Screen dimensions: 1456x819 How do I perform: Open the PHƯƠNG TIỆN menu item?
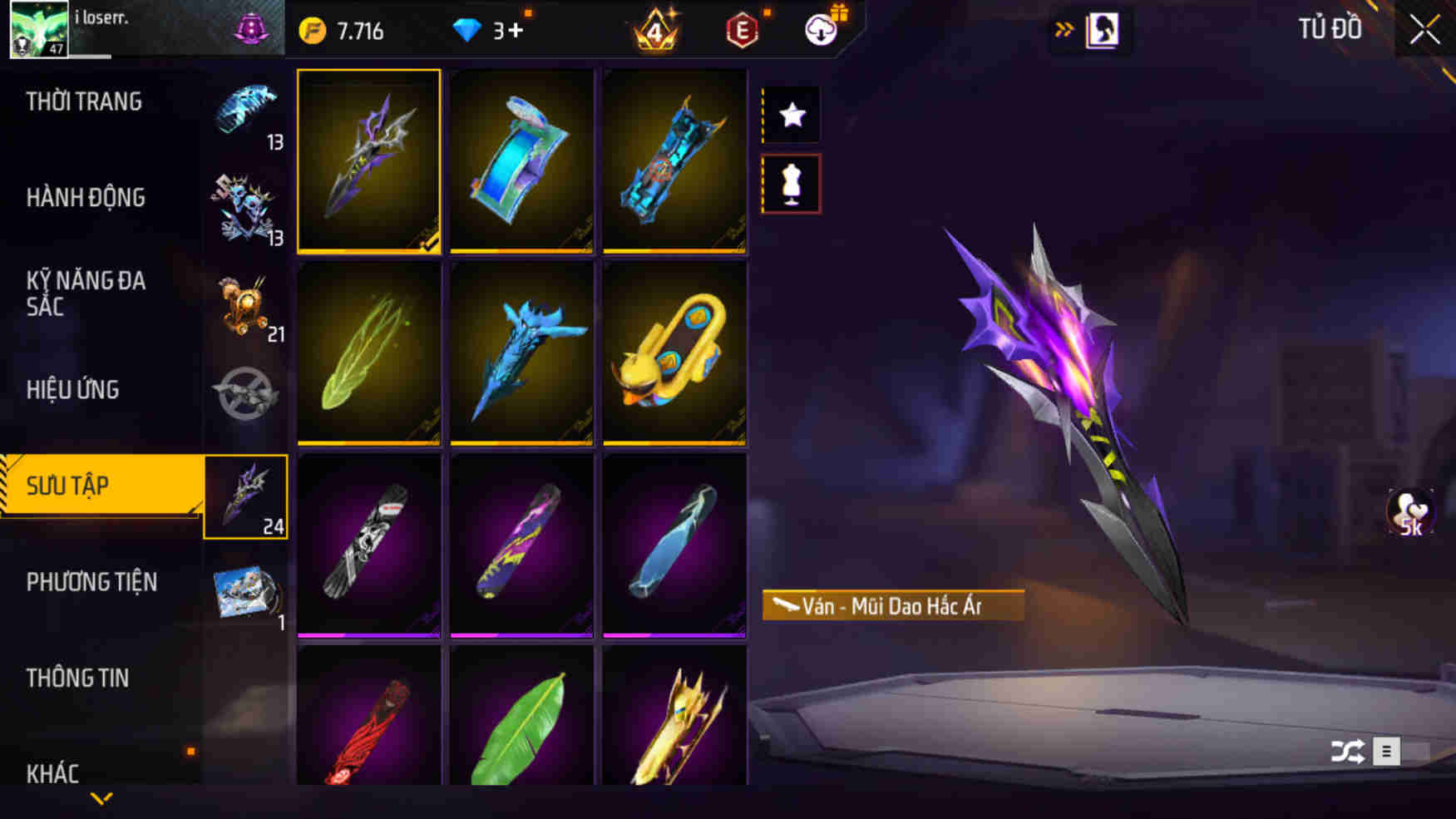[x=94, y=582]
